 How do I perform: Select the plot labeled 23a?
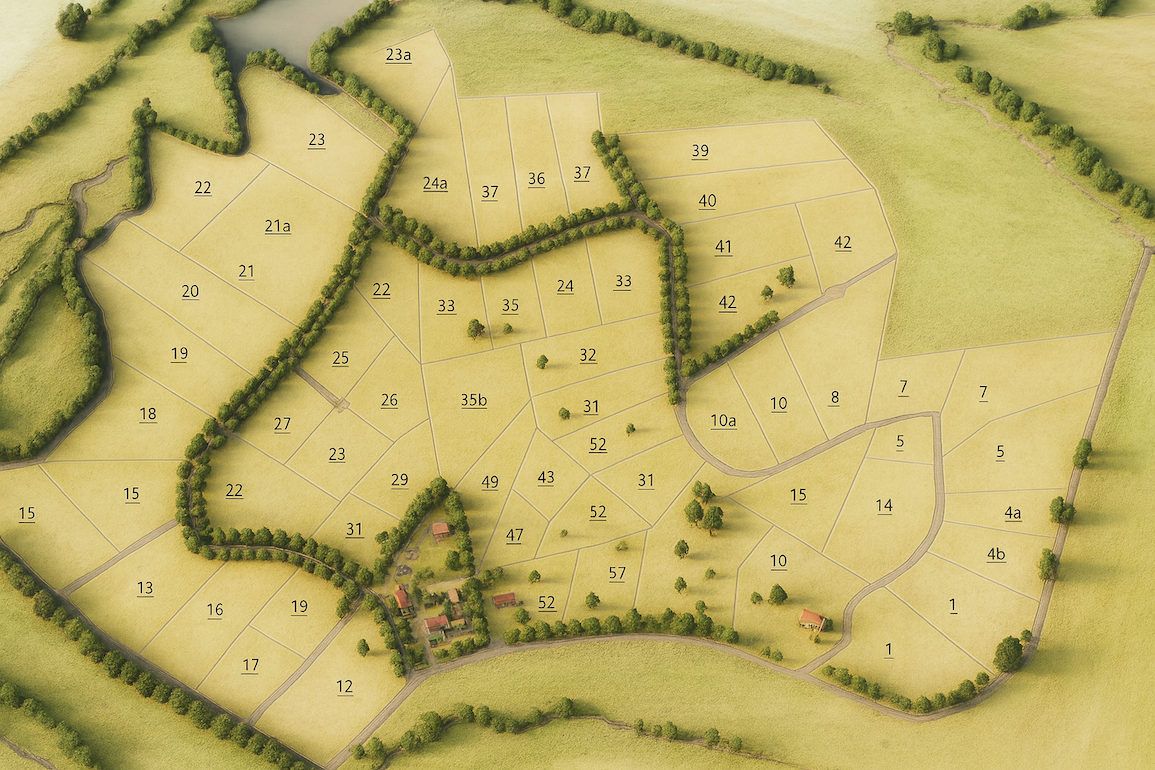(x=398, y=55)
